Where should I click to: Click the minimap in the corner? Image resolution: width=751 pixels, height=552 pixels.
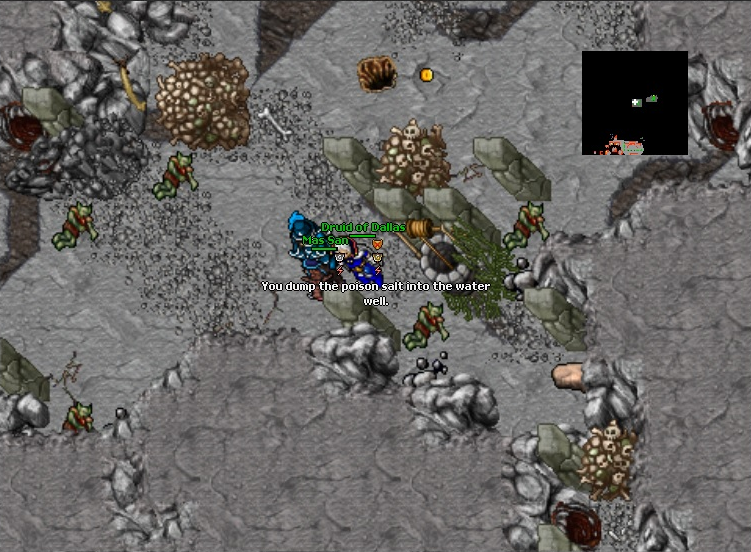click(634, 103)
